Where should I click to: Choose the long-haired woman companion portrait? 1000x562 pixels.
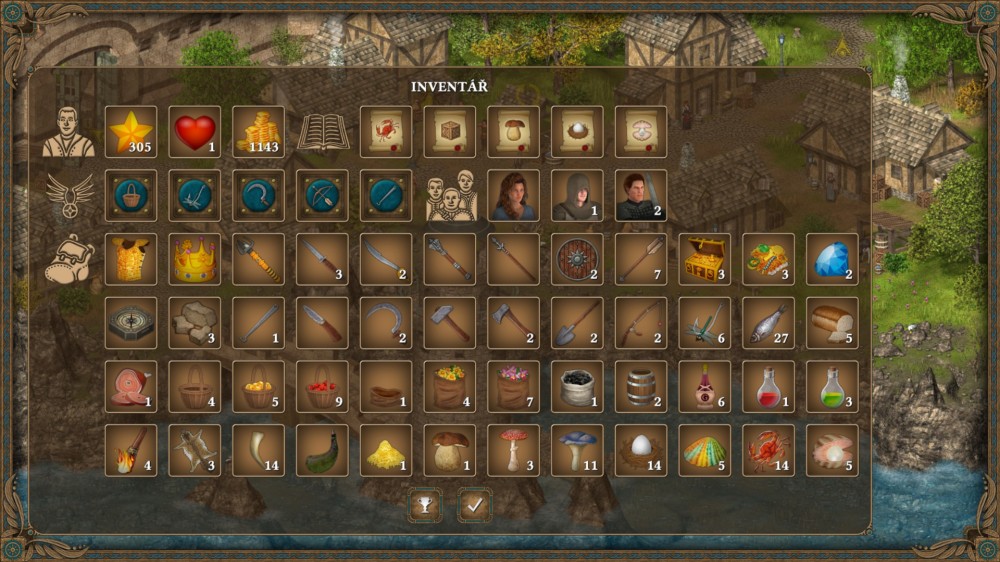coord(513,195)
